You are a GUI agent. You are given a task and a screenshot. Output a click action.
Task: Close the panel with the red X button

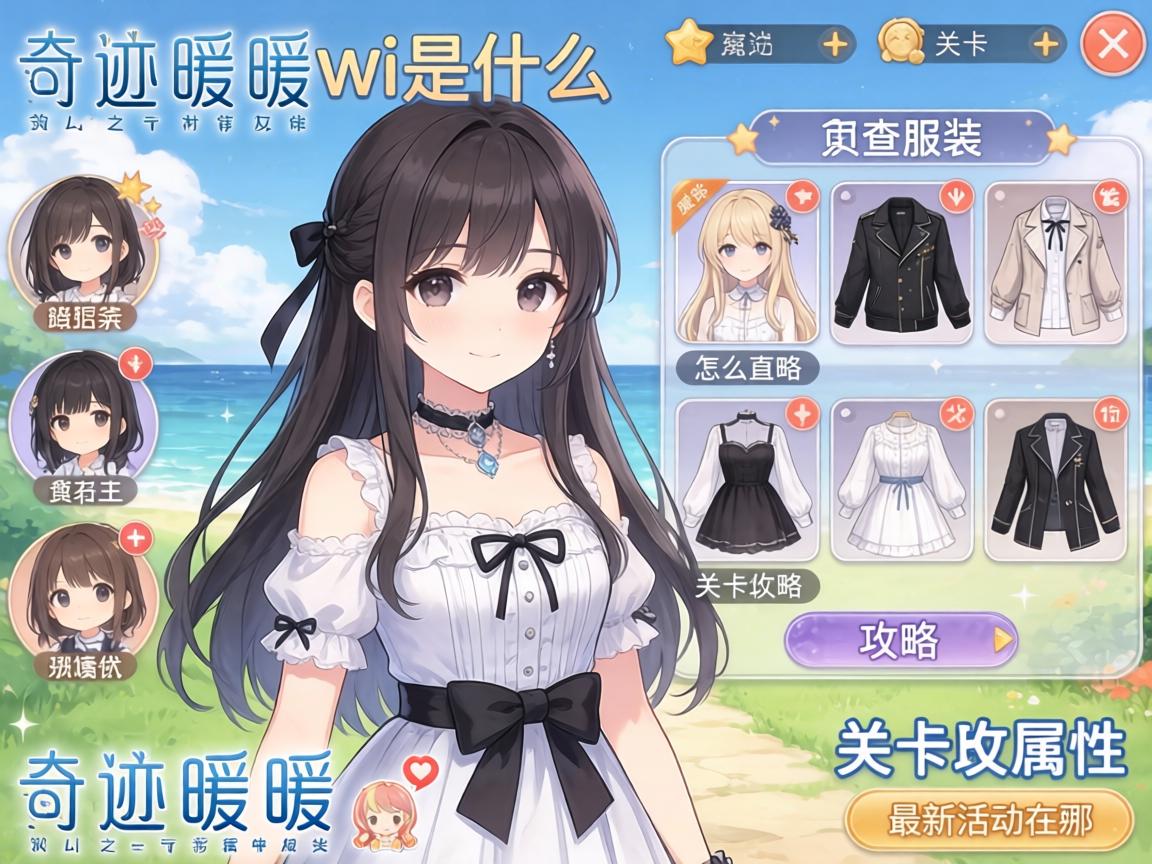tap(1112, 44)
